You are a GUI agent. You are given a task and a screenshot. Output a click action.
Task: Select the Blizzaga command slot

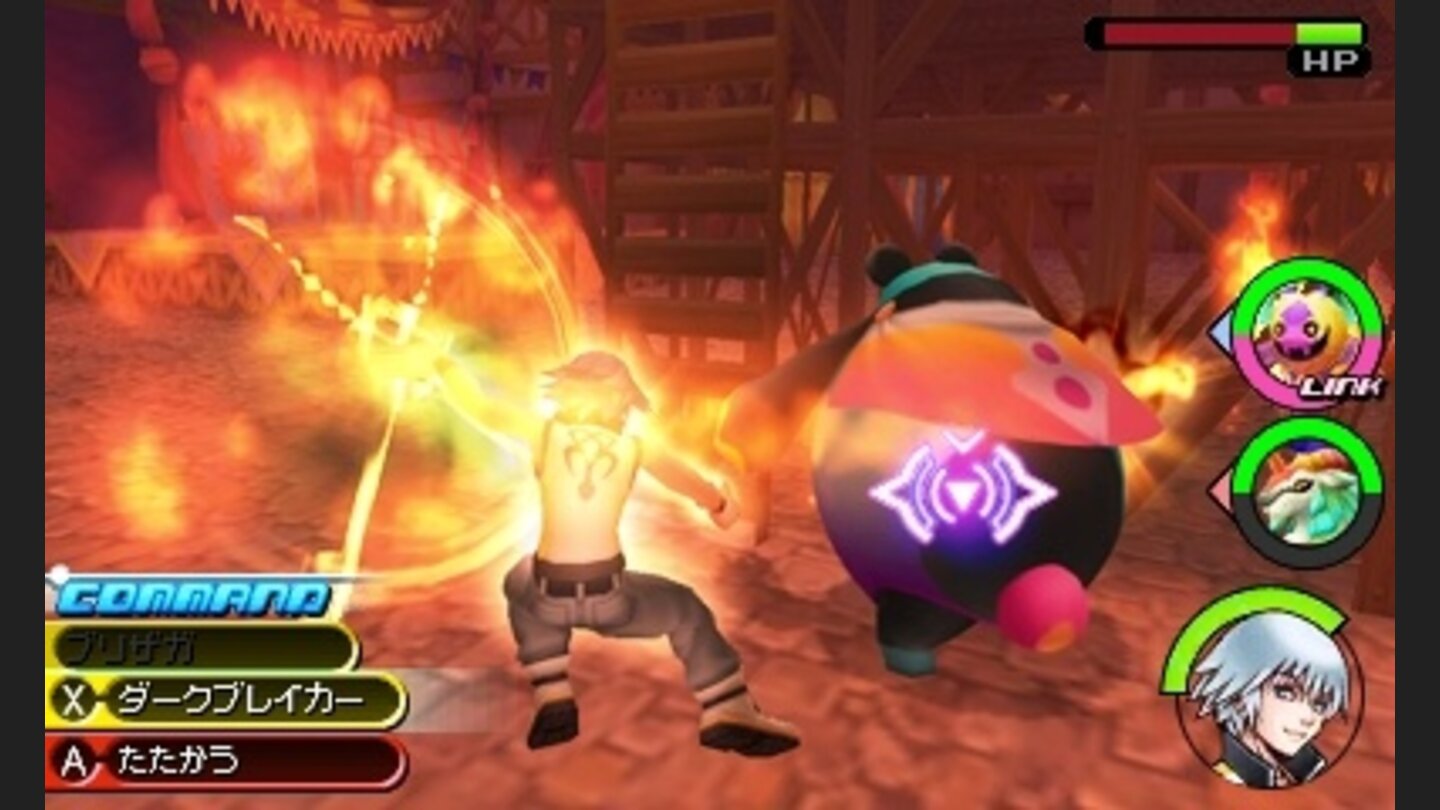click(x=180, y=645)
